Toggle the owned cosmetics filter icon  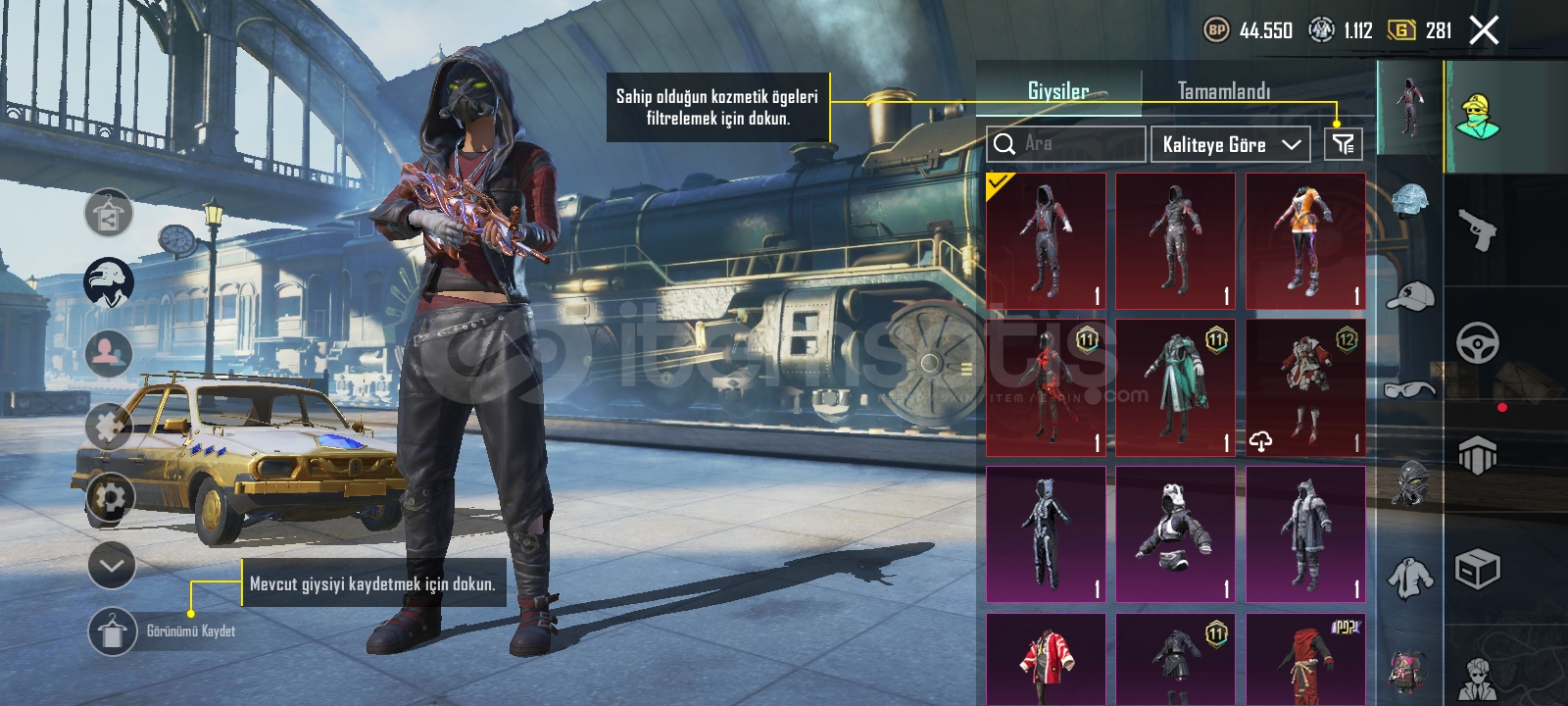click(1343, 144)
